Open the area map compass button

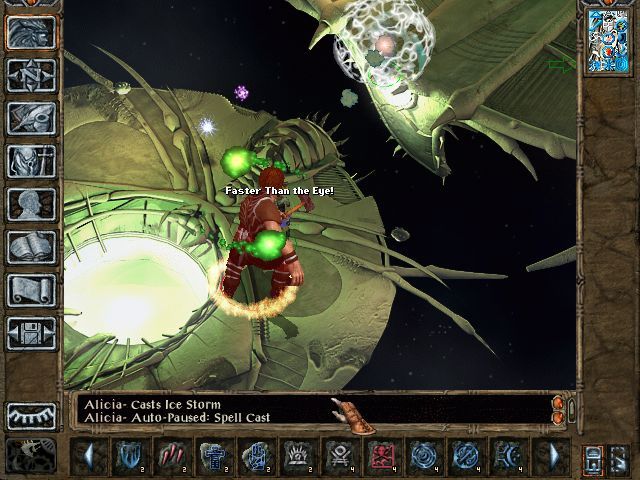(31, 75)
